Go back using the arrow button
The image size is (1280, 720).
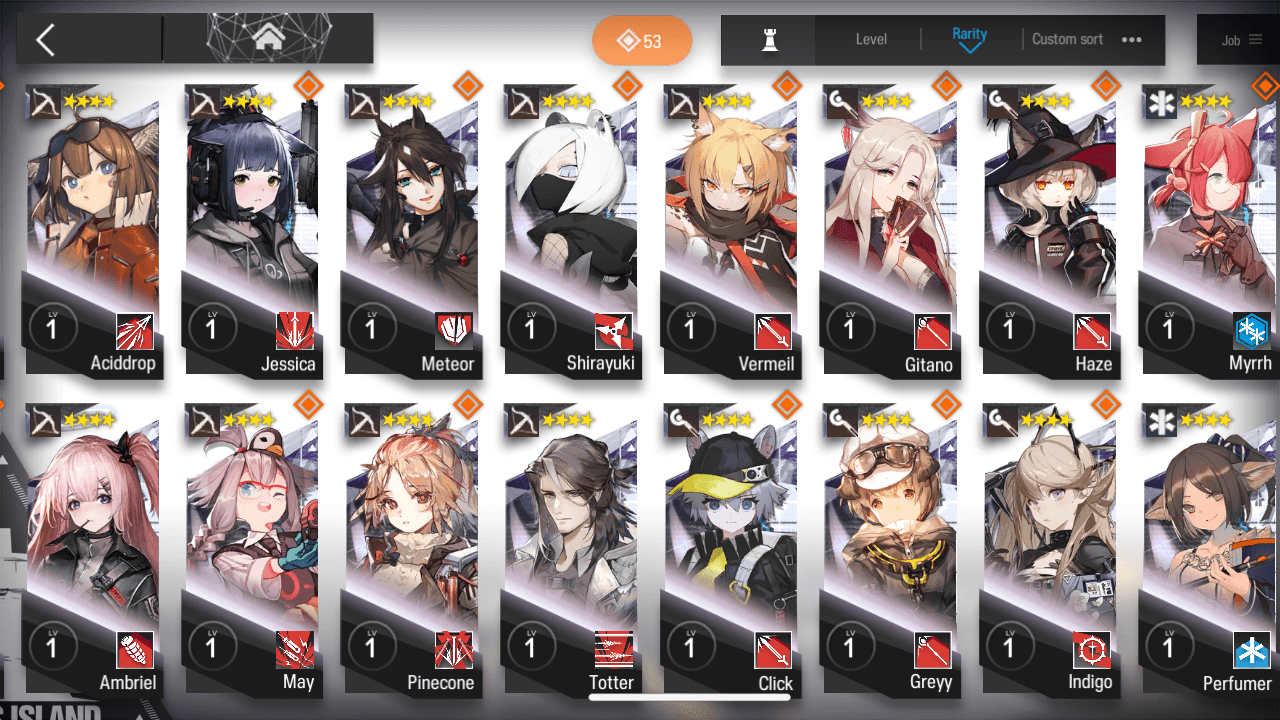46,40
